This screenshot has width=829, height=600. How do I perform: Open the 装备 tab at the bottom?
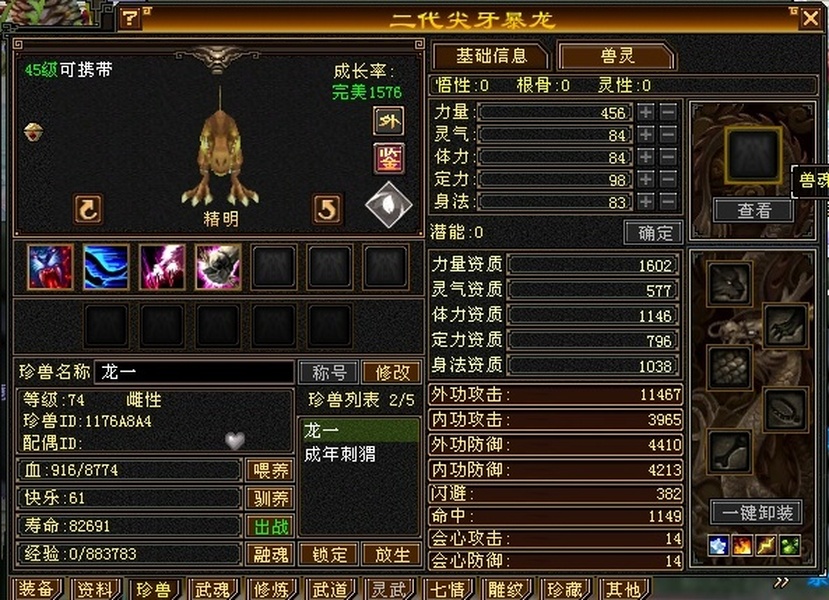(x=38, y=590)
